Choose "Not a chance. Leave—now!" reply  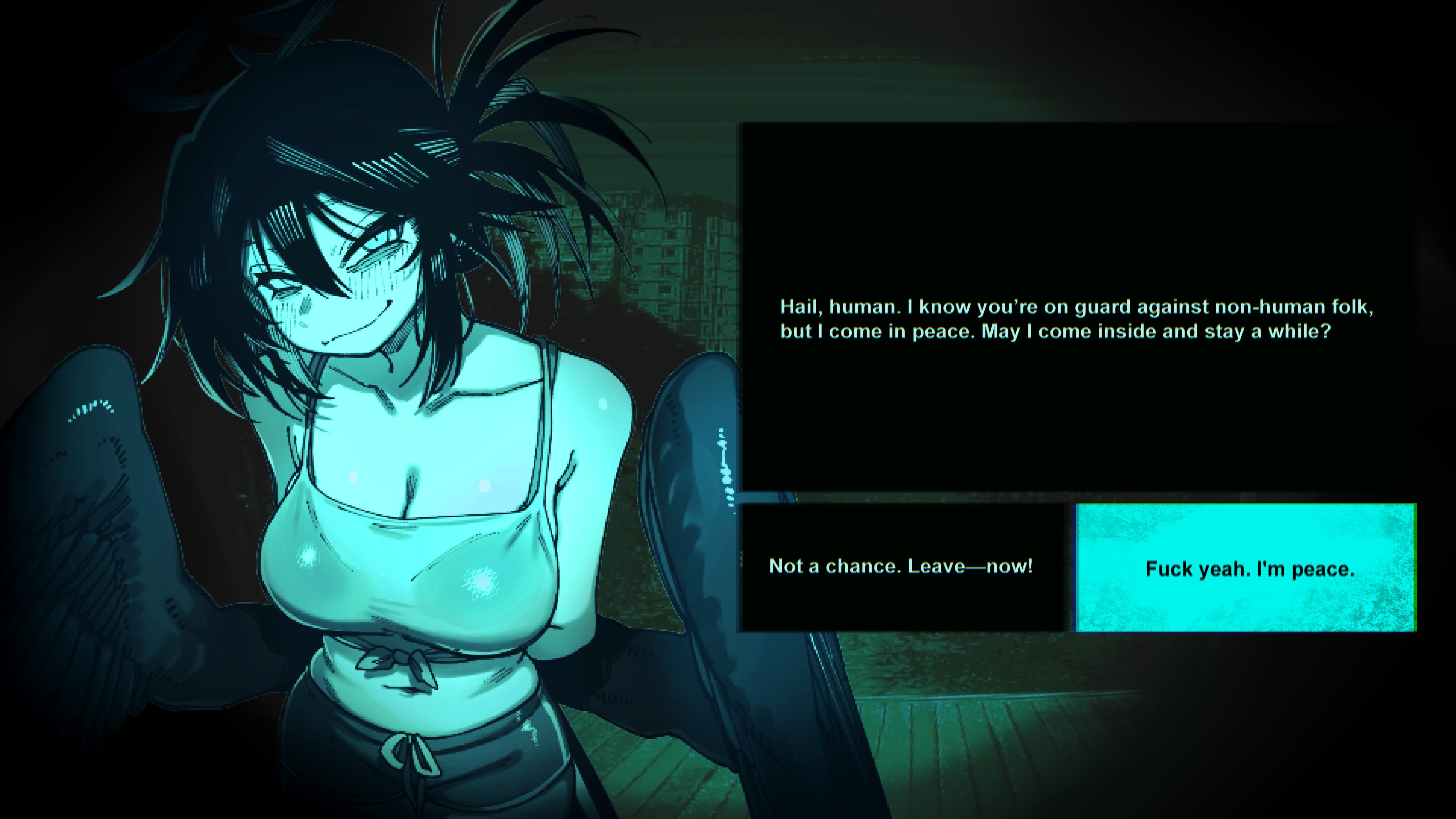tap(901, 567)
